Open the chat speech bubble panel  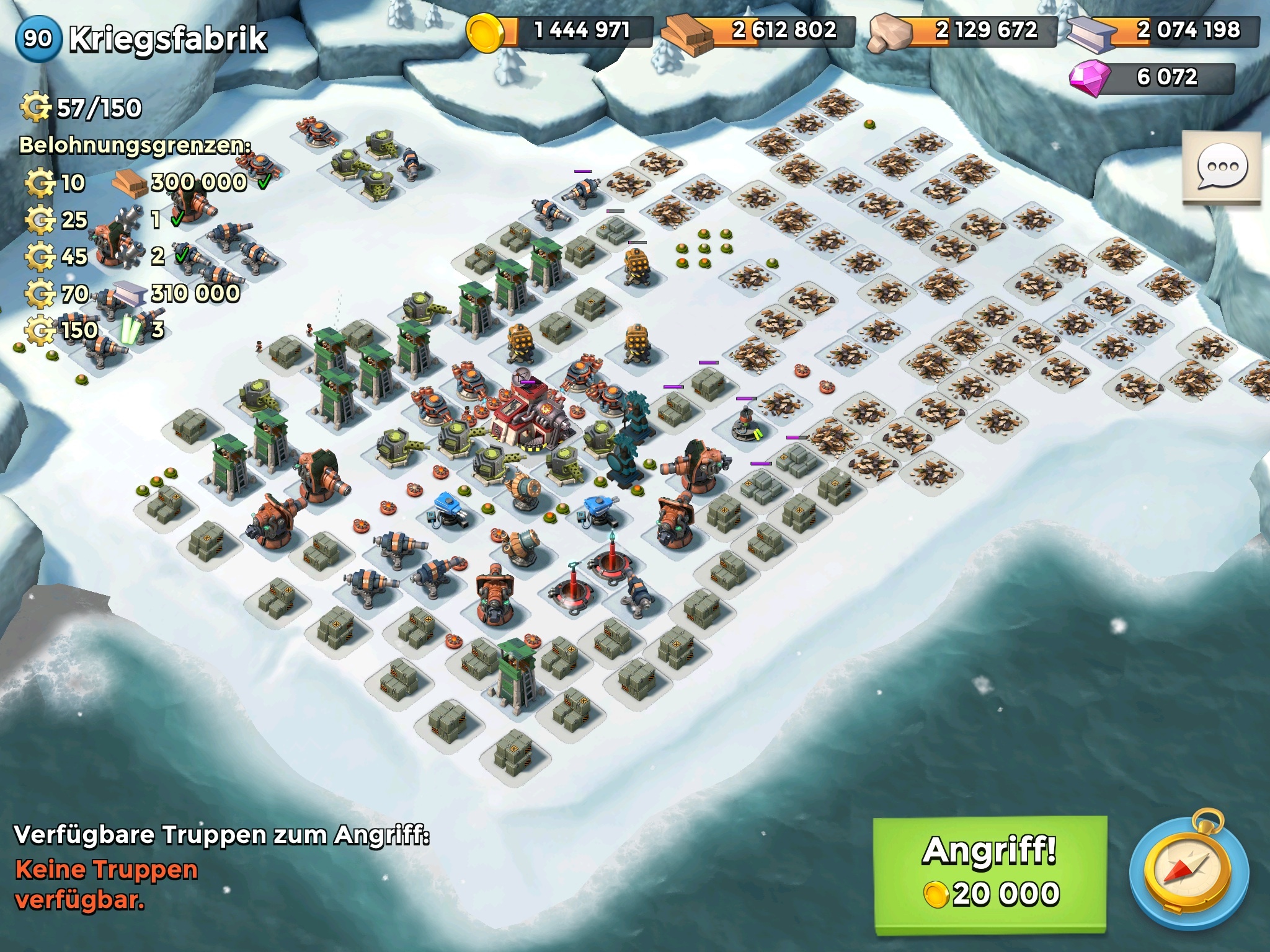[1221, 168]
